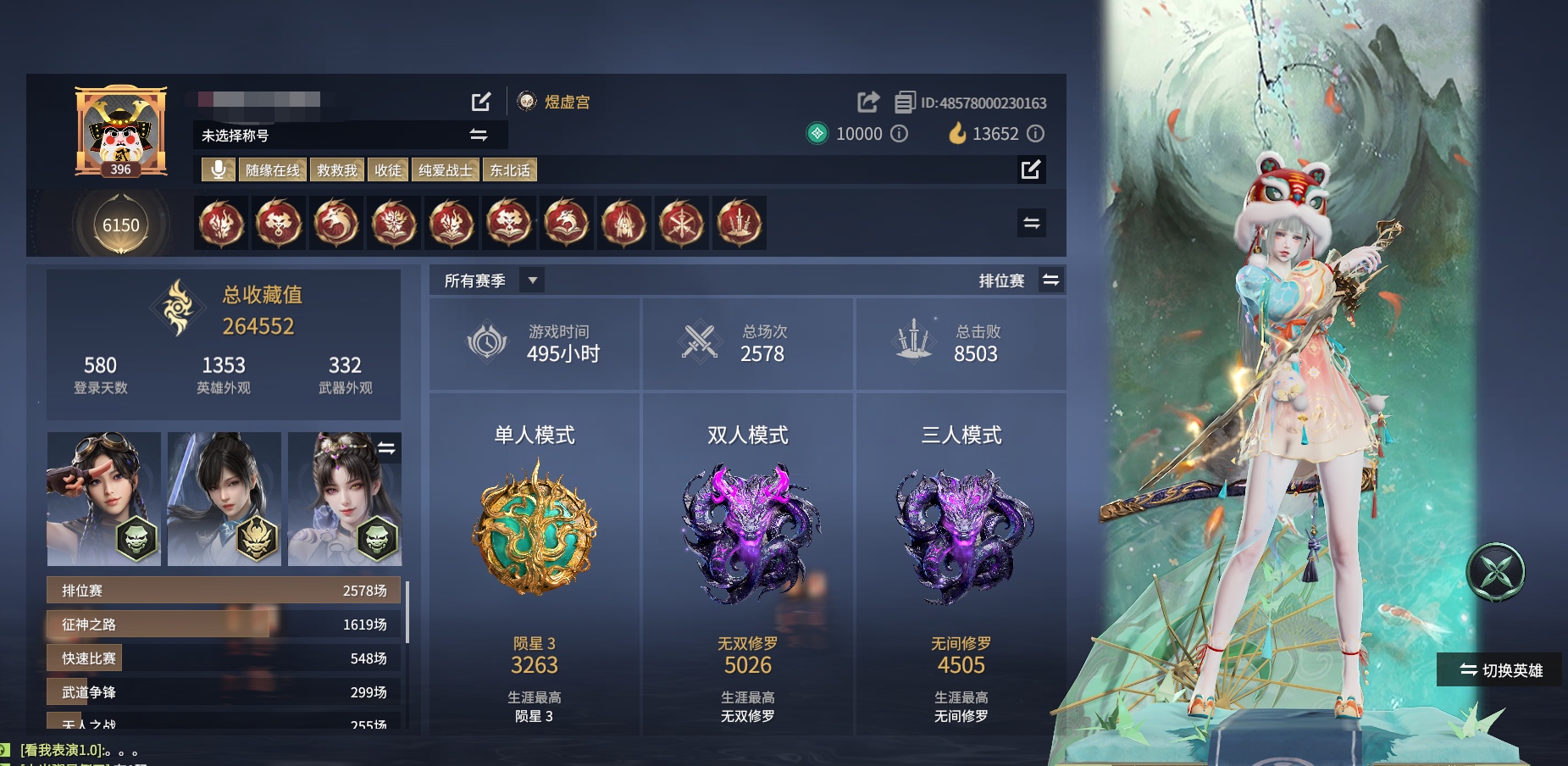1568x766 pixels.
Task: Switch to the 单人模式 section
Action: pyautogui.click(x=535, y=434)
